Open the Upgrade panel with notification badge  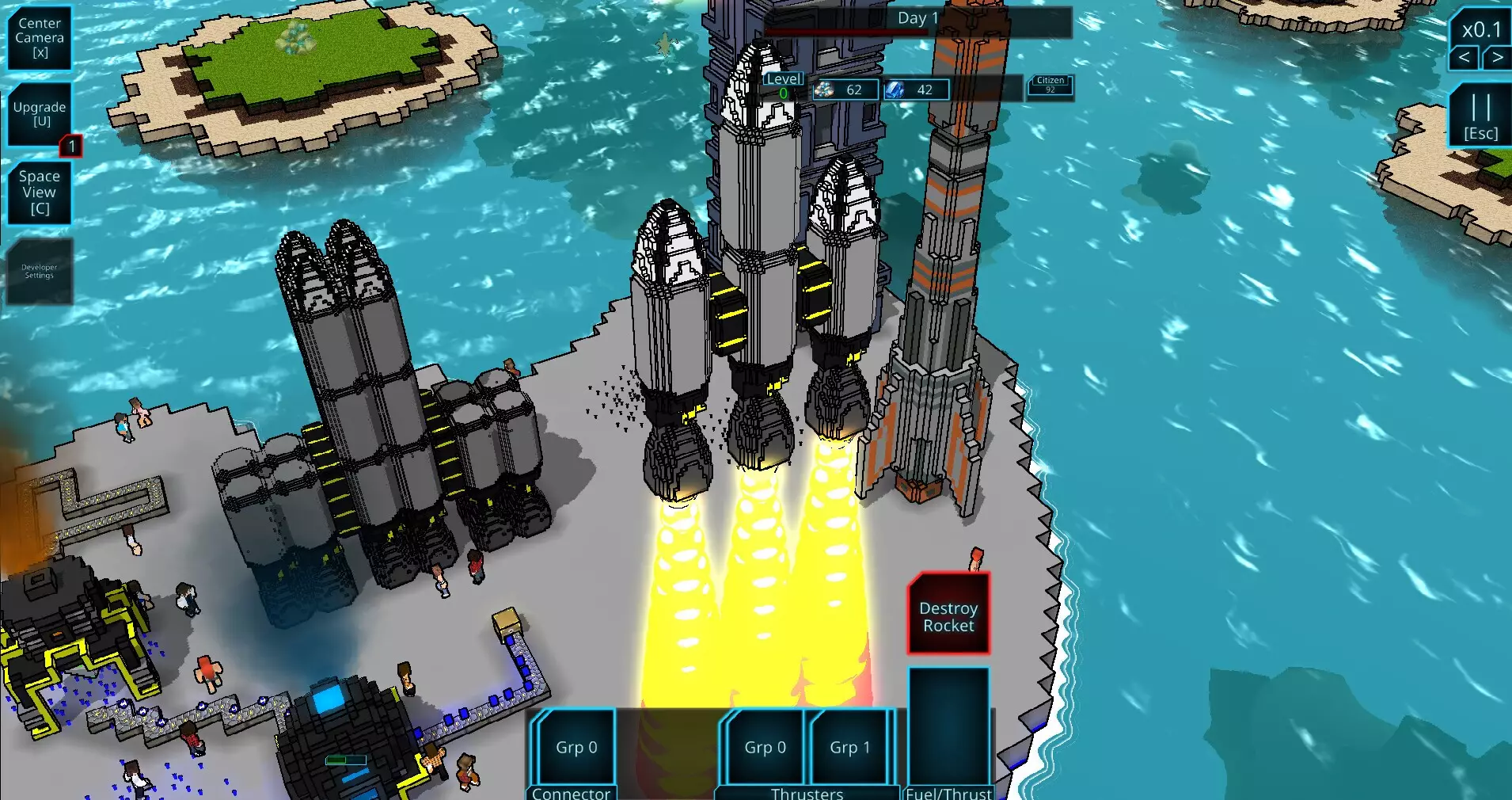39,113
